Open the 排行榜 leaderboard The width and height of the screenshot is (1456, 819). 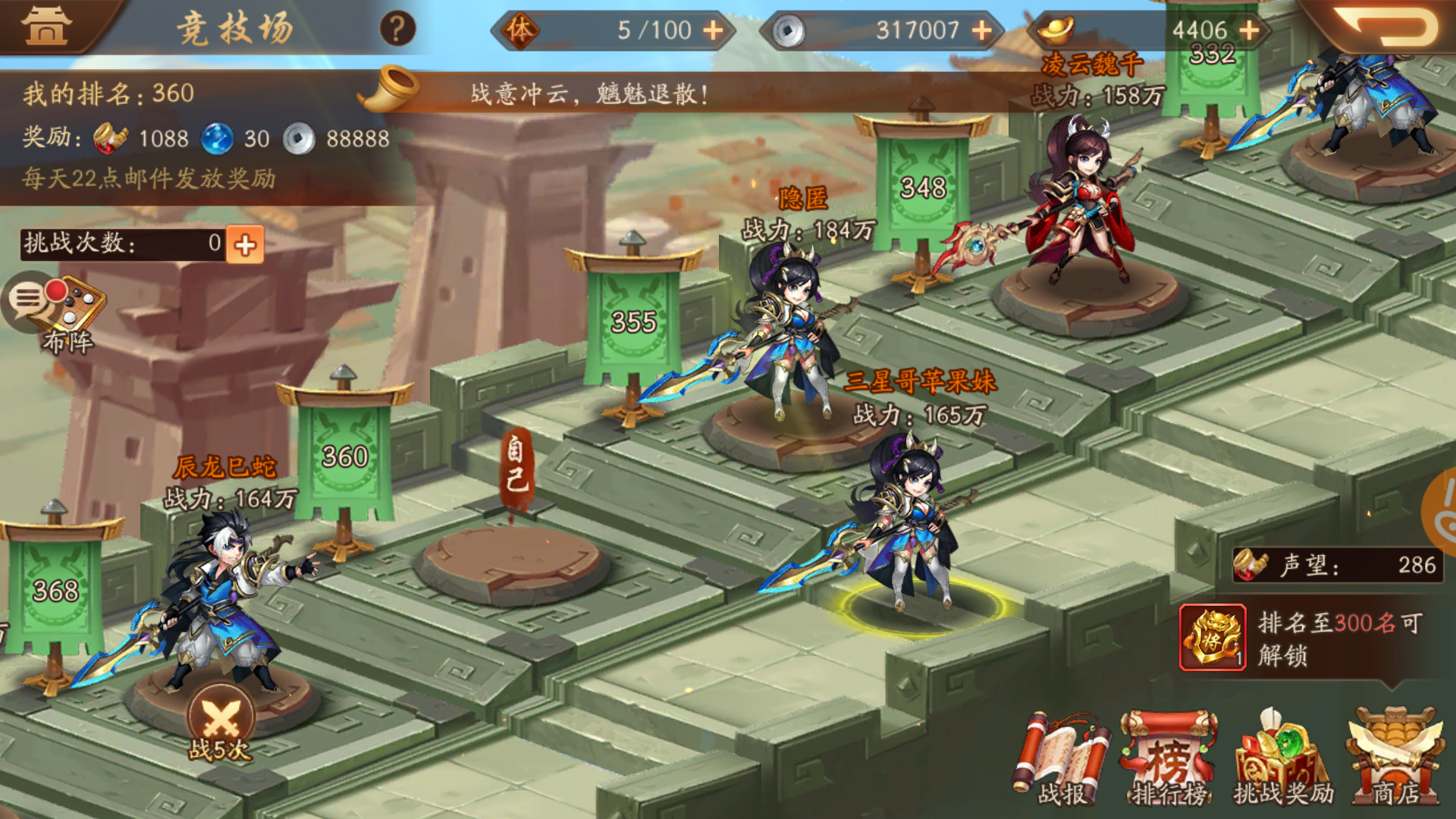[1169, 758]
